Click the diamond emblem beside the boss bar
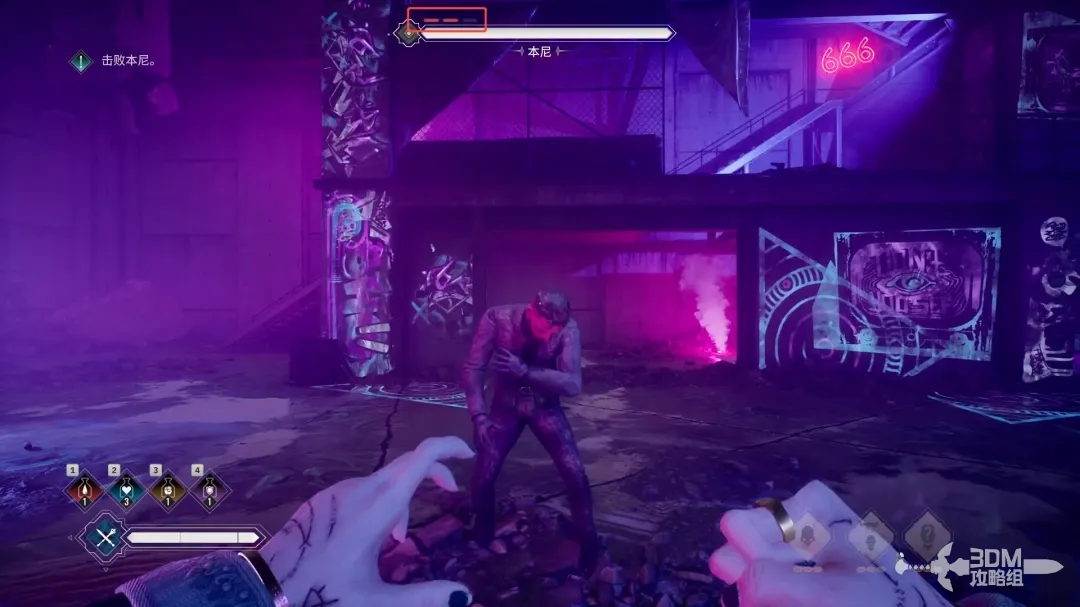 pos(407,33)
